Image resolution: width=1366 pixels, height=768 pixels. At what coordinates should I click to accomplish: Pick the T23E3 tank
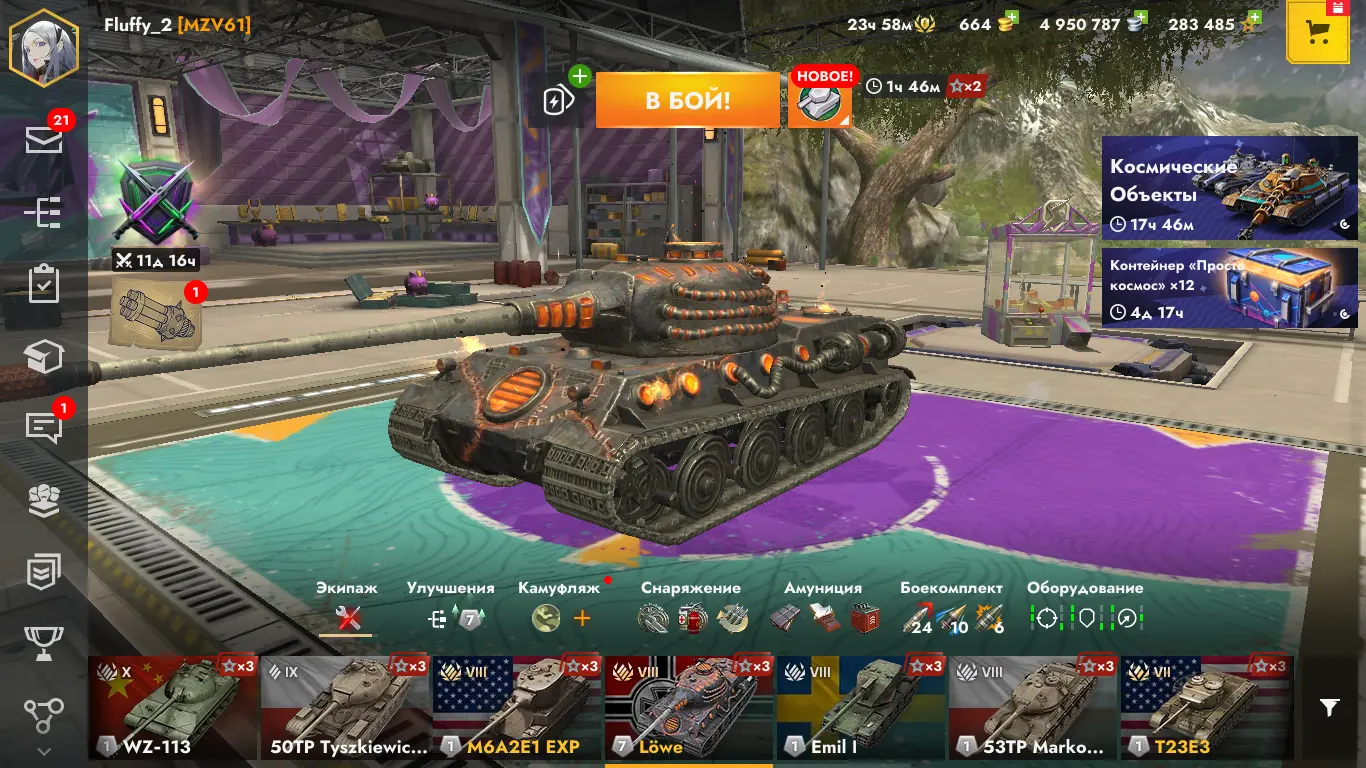click(x=1205, y=707)
